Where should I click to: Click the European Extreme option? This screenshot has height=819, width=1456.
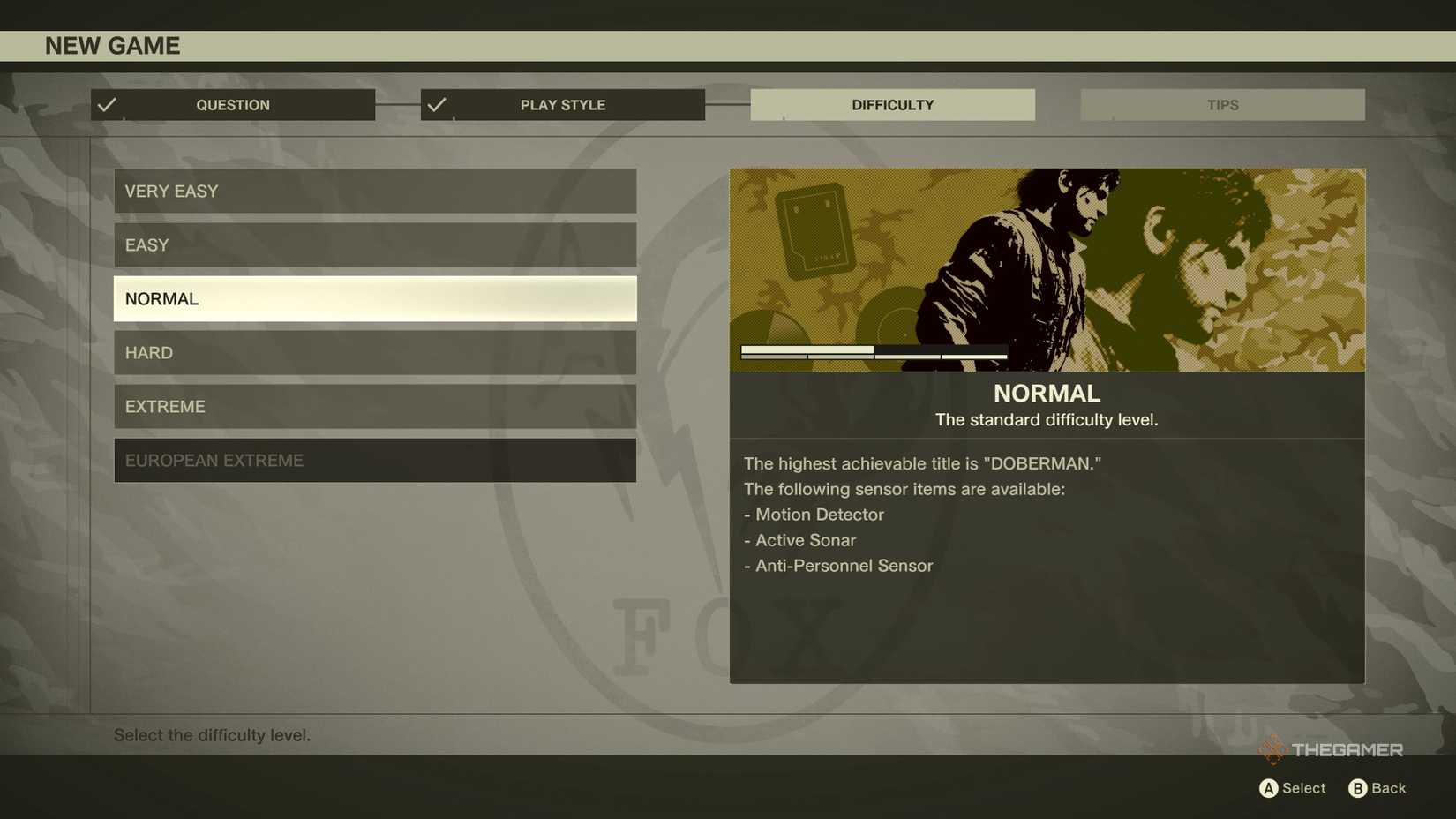(x=374, y=460)
